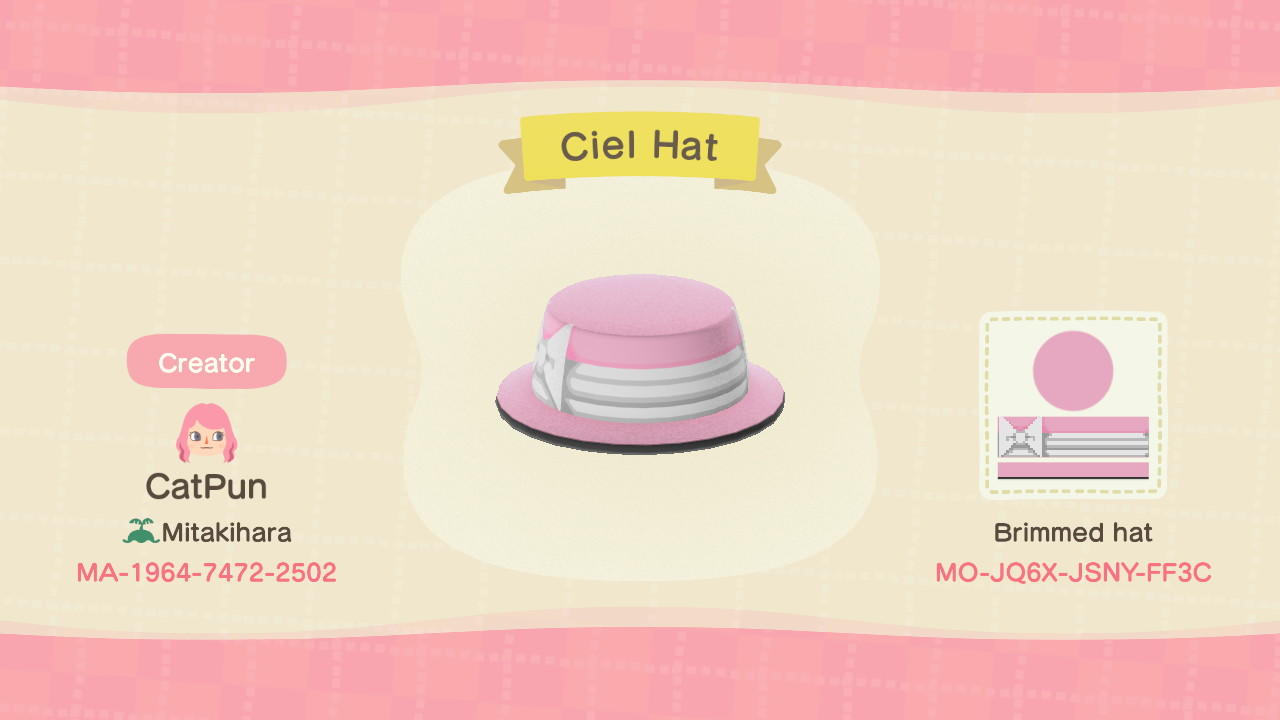Select the pink circle crown in the pattern
Viewport: 1280px width, 720px height.
click(x=1075, y=369)
